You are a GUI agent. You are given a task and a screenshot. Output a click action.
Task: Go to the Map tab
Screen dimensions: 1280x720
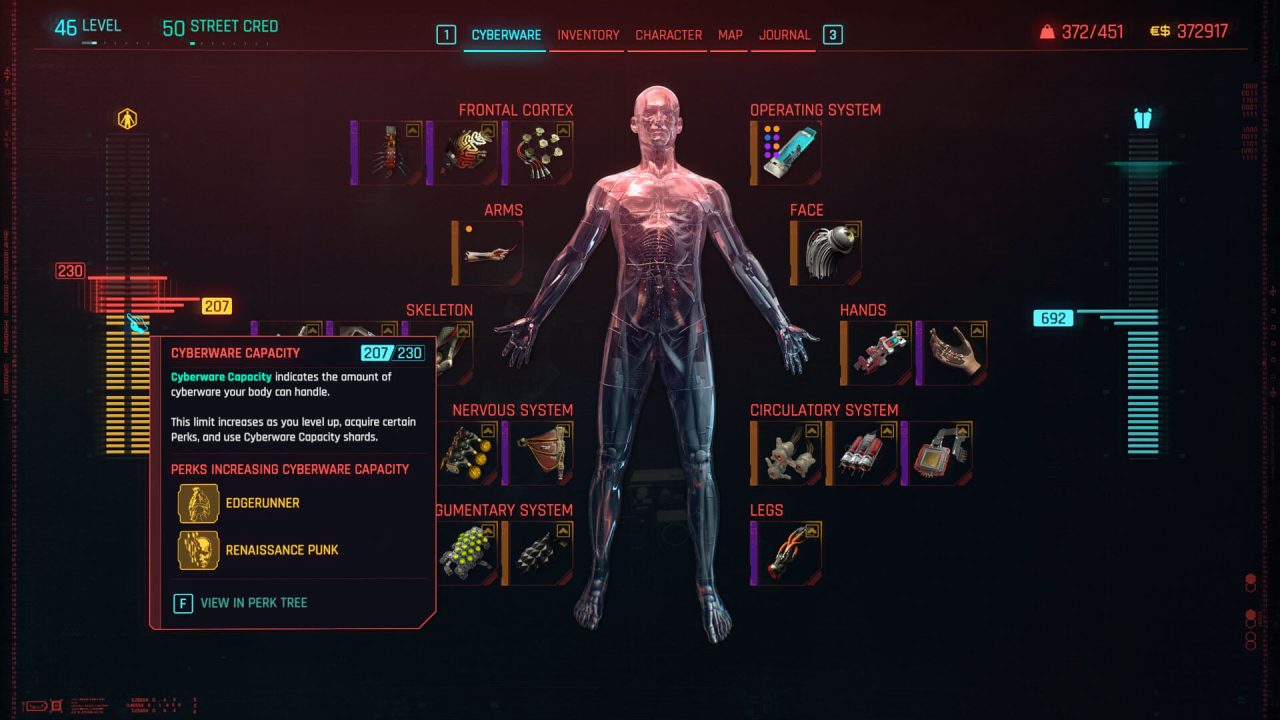730,35
